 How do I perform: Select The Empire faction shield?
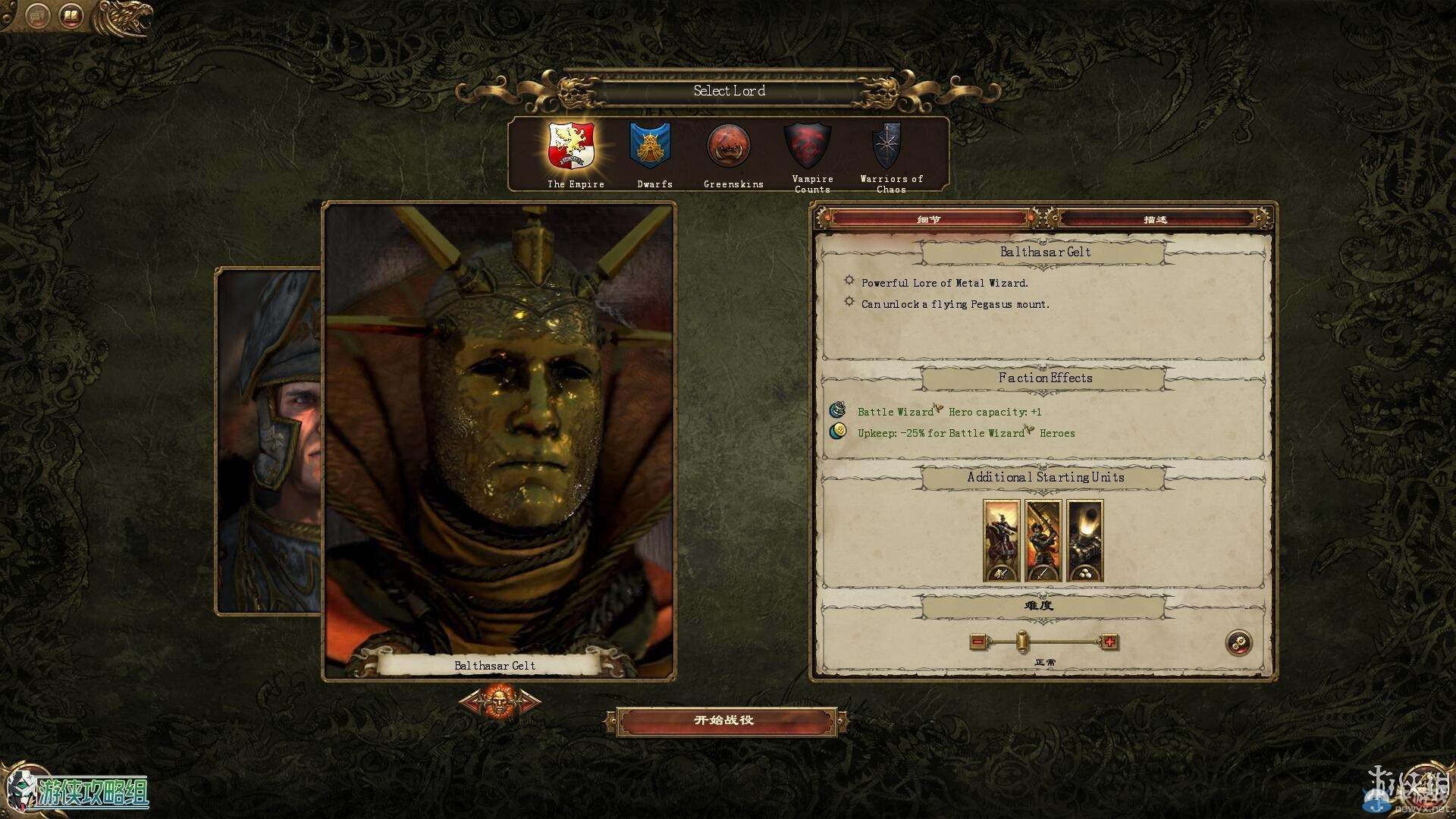coord(572,146)
